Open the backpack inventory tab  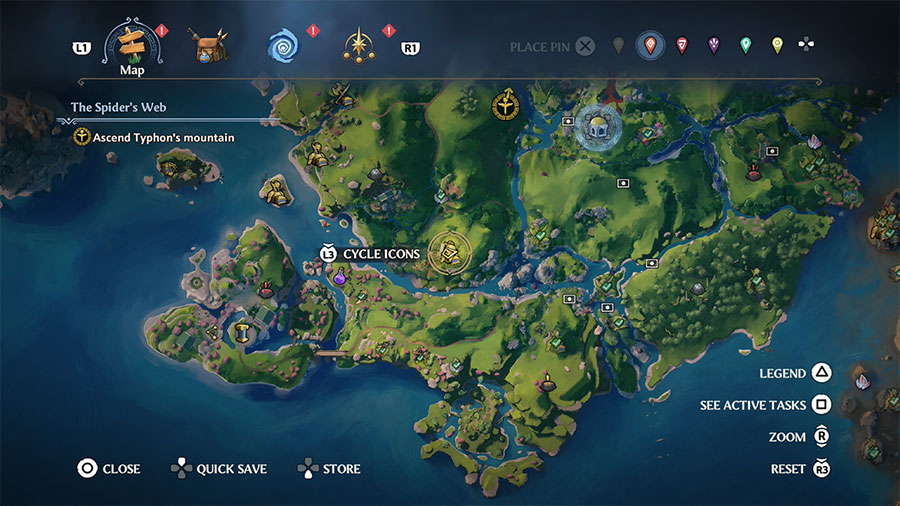[211, 46]
